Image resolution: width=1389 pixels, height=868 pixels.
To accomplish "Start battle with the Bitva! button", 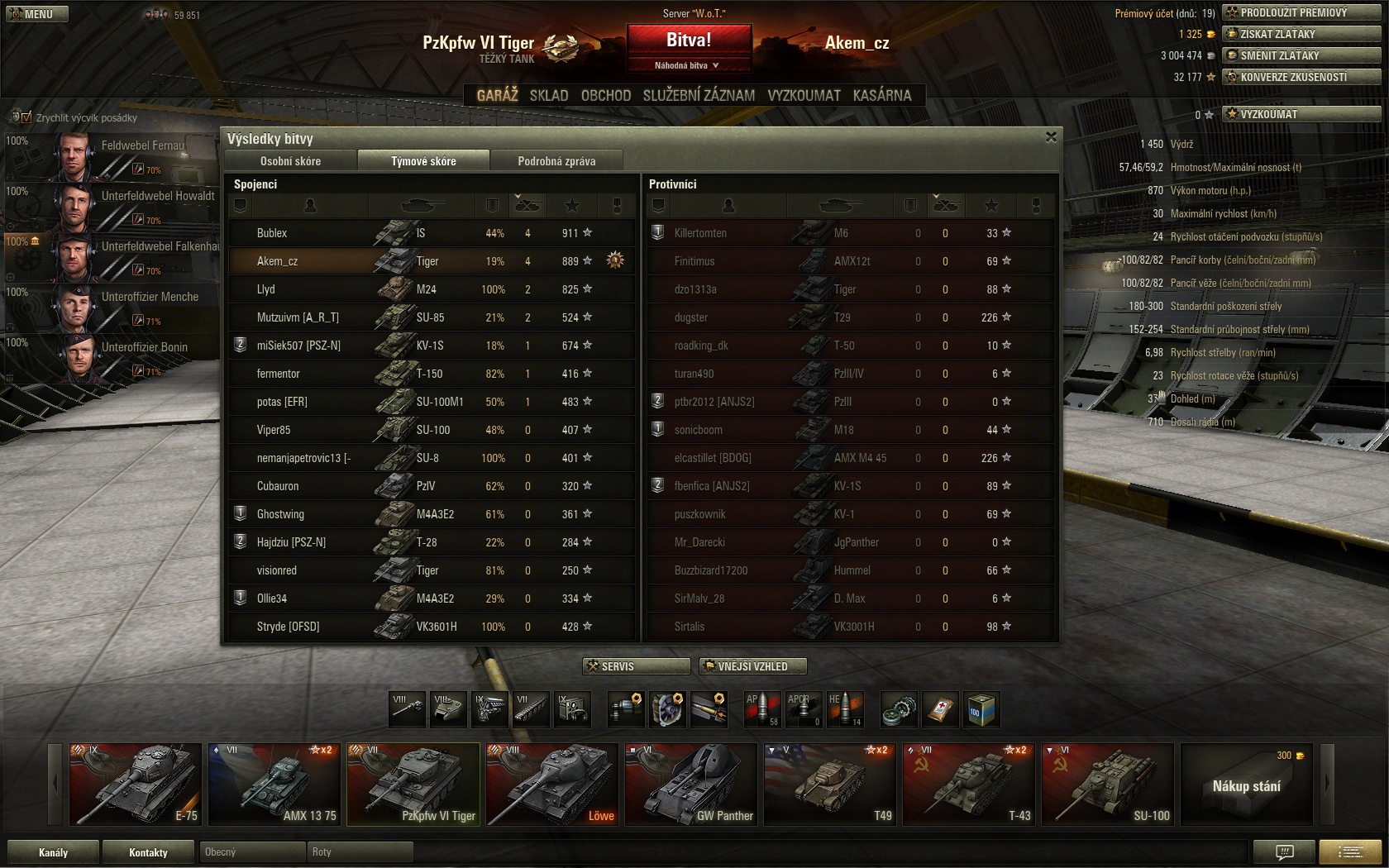I will tap(689, 40).
